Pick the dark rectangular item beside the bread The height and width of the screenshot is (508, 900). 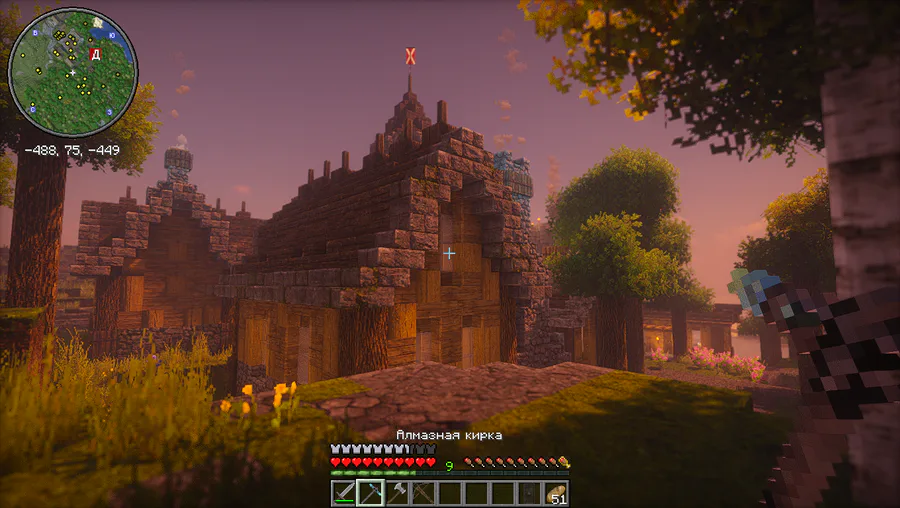[530, 493]
